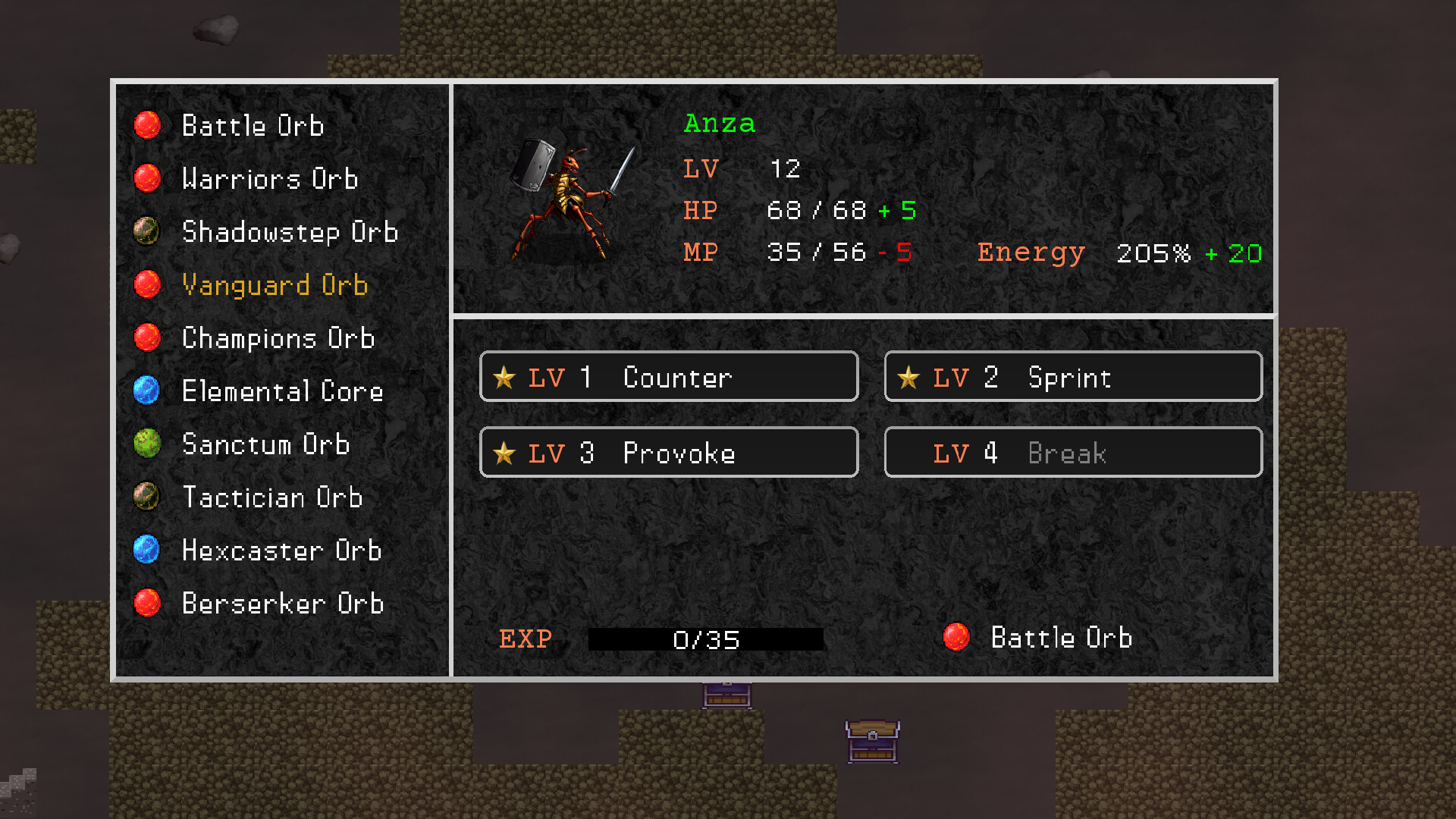This screenshot has width=1456, height=819.
Task: Select the red Battle Orb icon
Action: click(148, 125)
